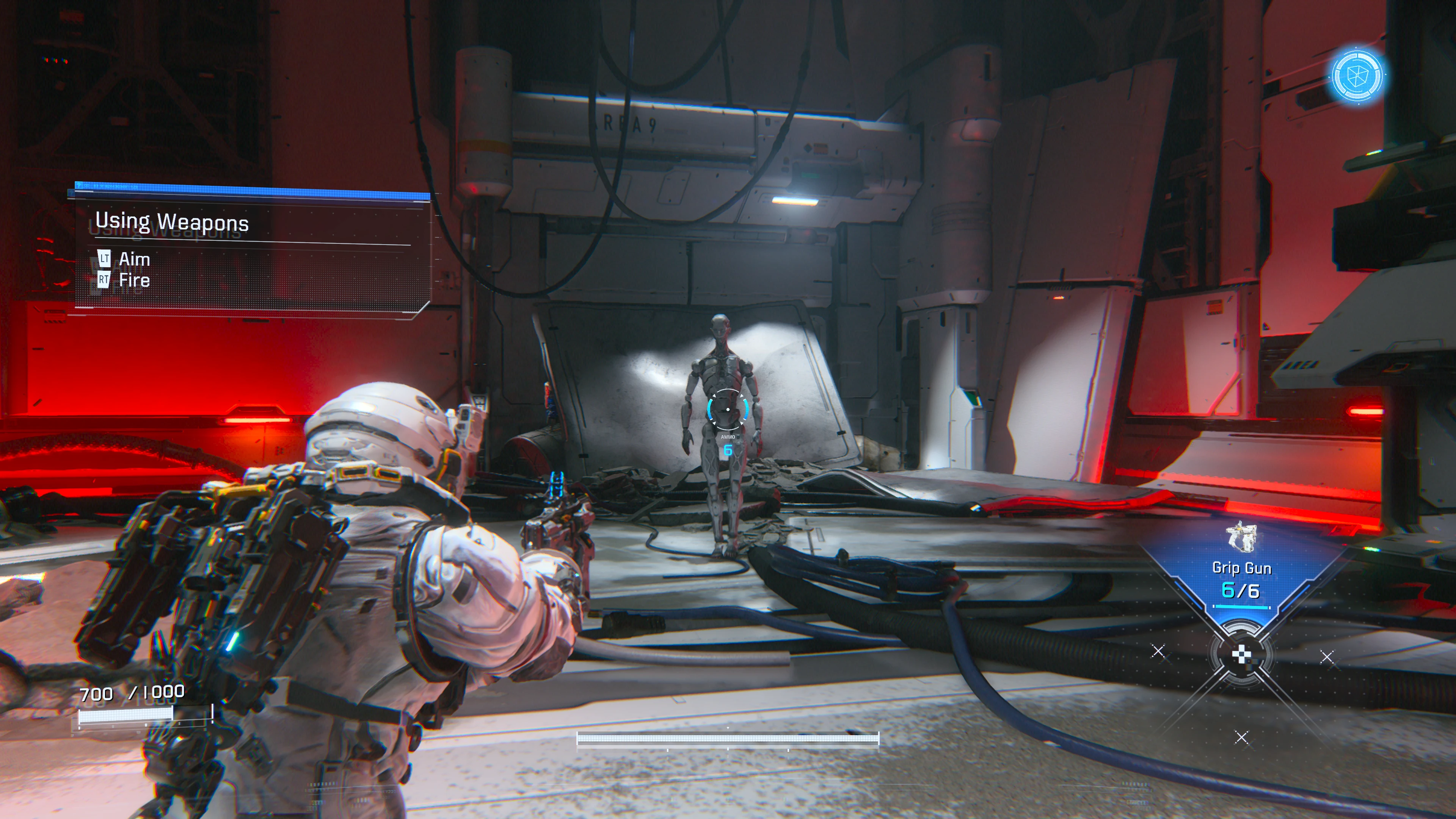
Task: Select the Grip Gun weapon slot
Action: 1241,571
